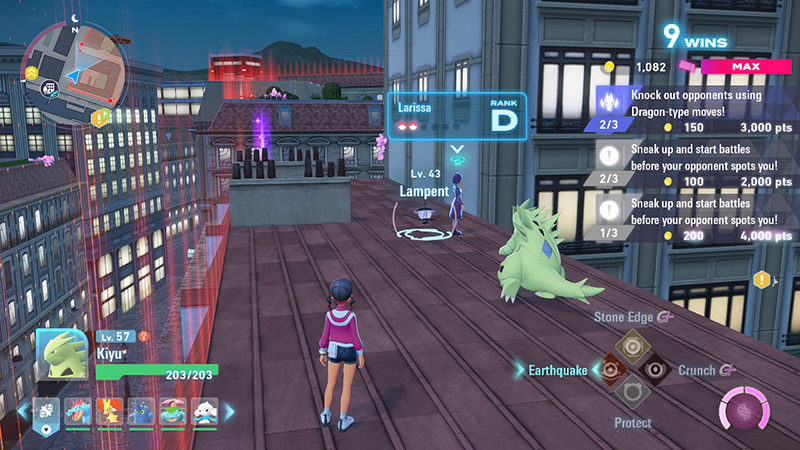Choose the white Pokémon in the last party slot
Screen dimensions: 800x450
pyautogui.click(x=203, y=411)
